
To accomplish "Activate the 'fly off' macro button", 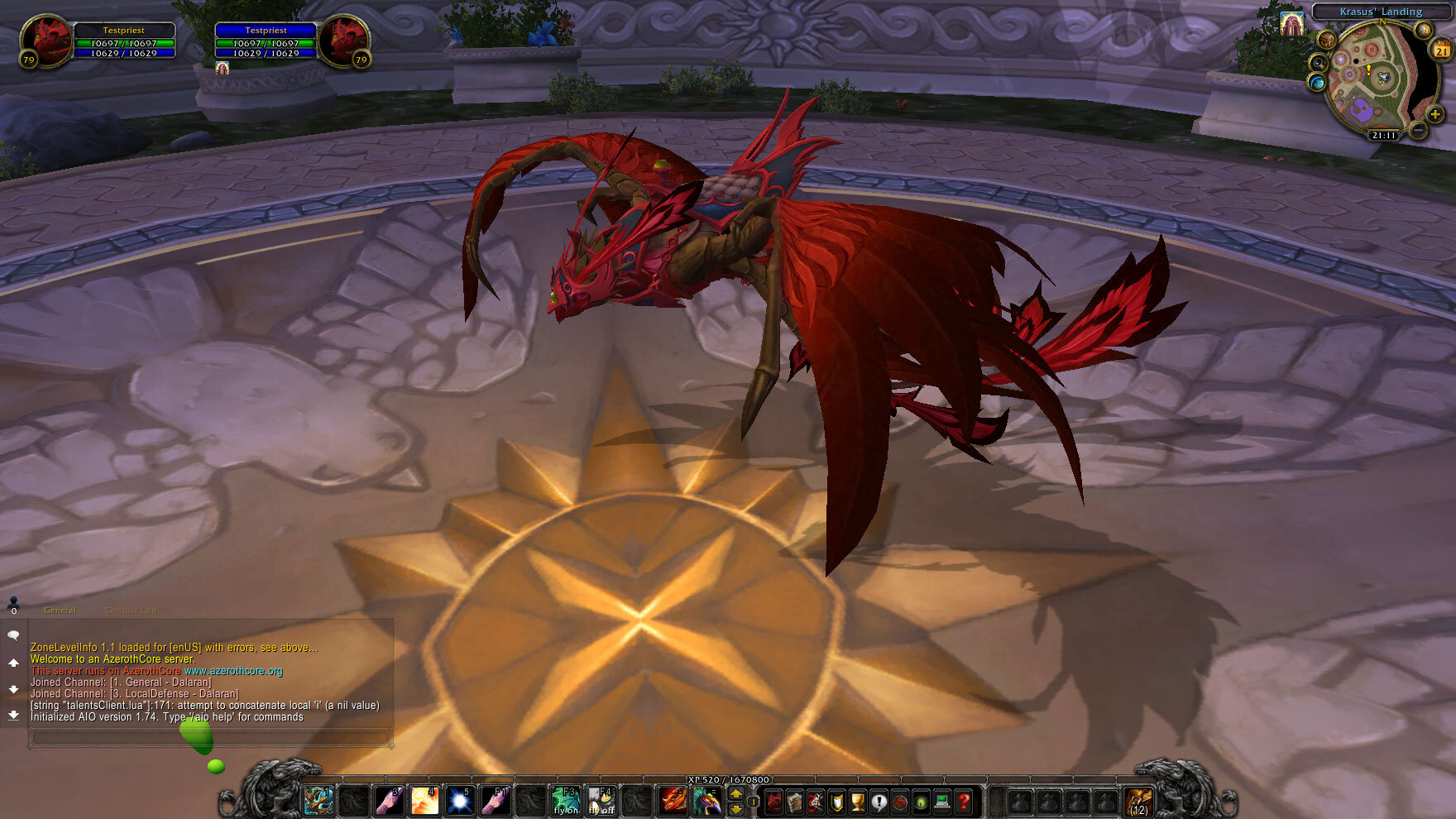I will (x=601, y=801).
